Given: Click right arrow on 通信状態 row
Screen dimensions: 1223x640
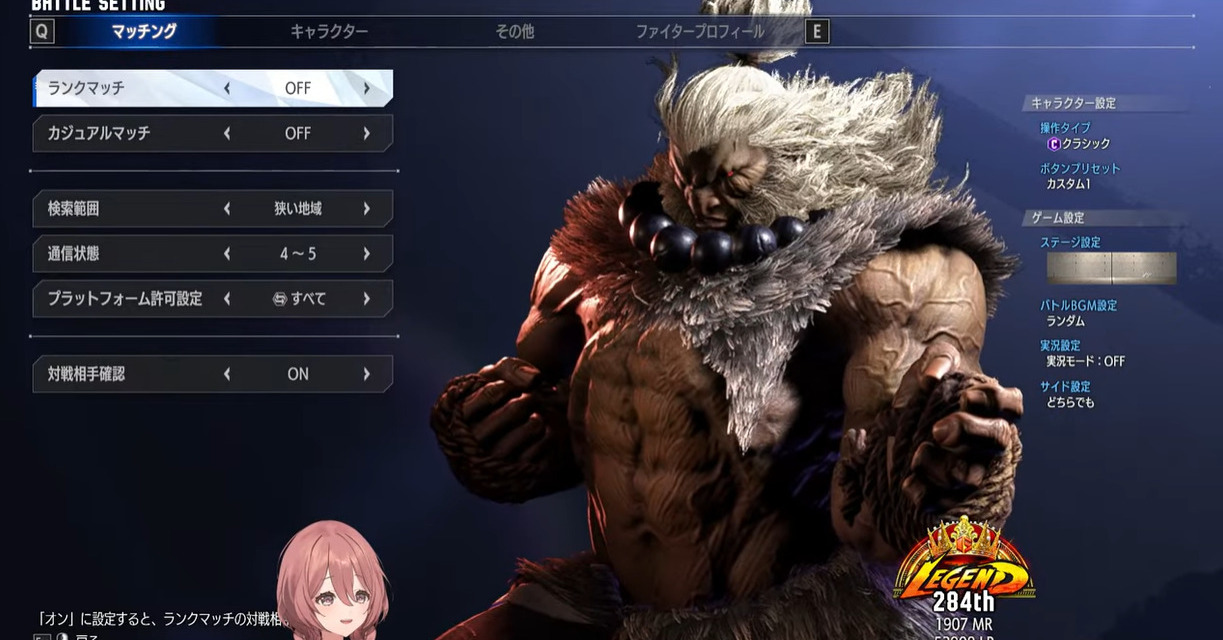Looking at the screenshot, I should [367, 254].
